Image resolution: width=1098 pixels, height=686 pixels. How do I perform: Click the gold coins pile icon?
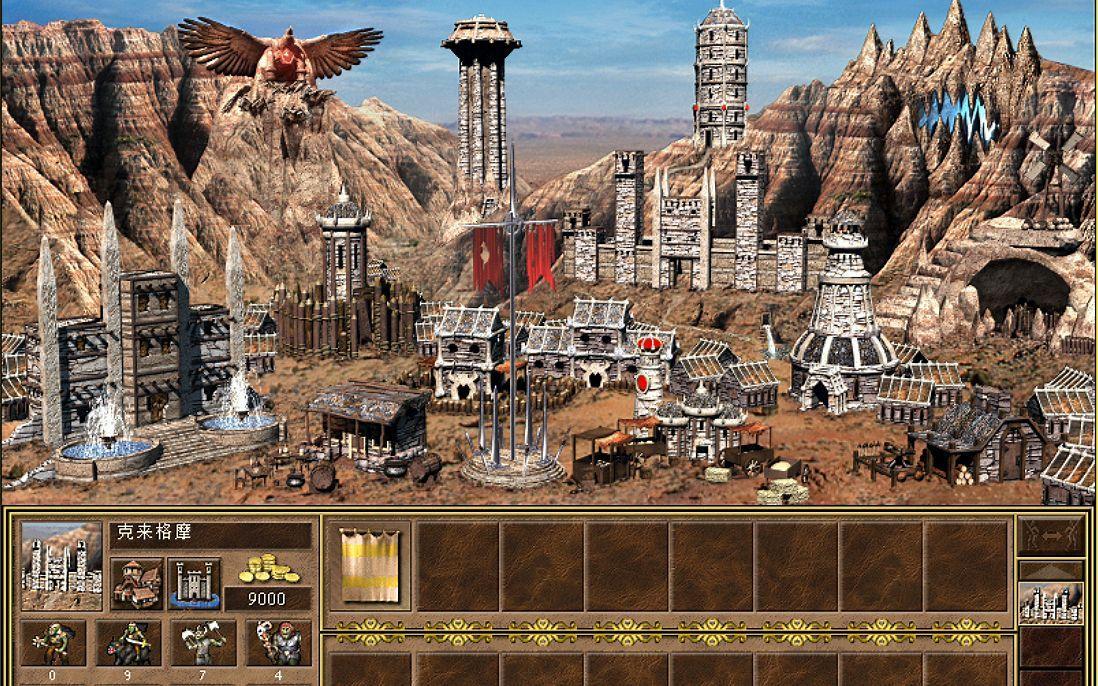coord(266,570)
